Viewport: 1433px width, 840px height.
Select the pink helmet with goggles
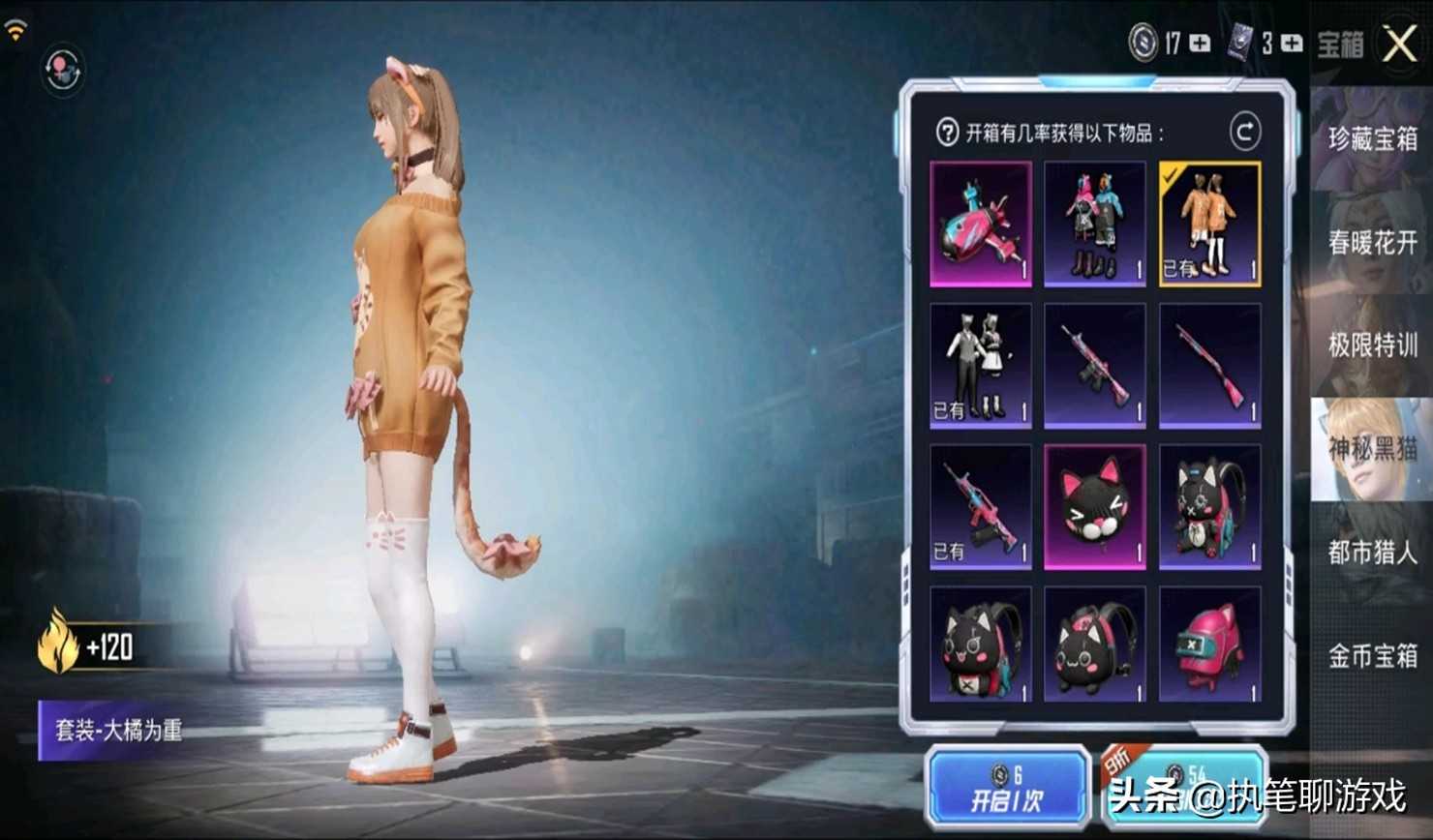click(x=1209, y=644)
